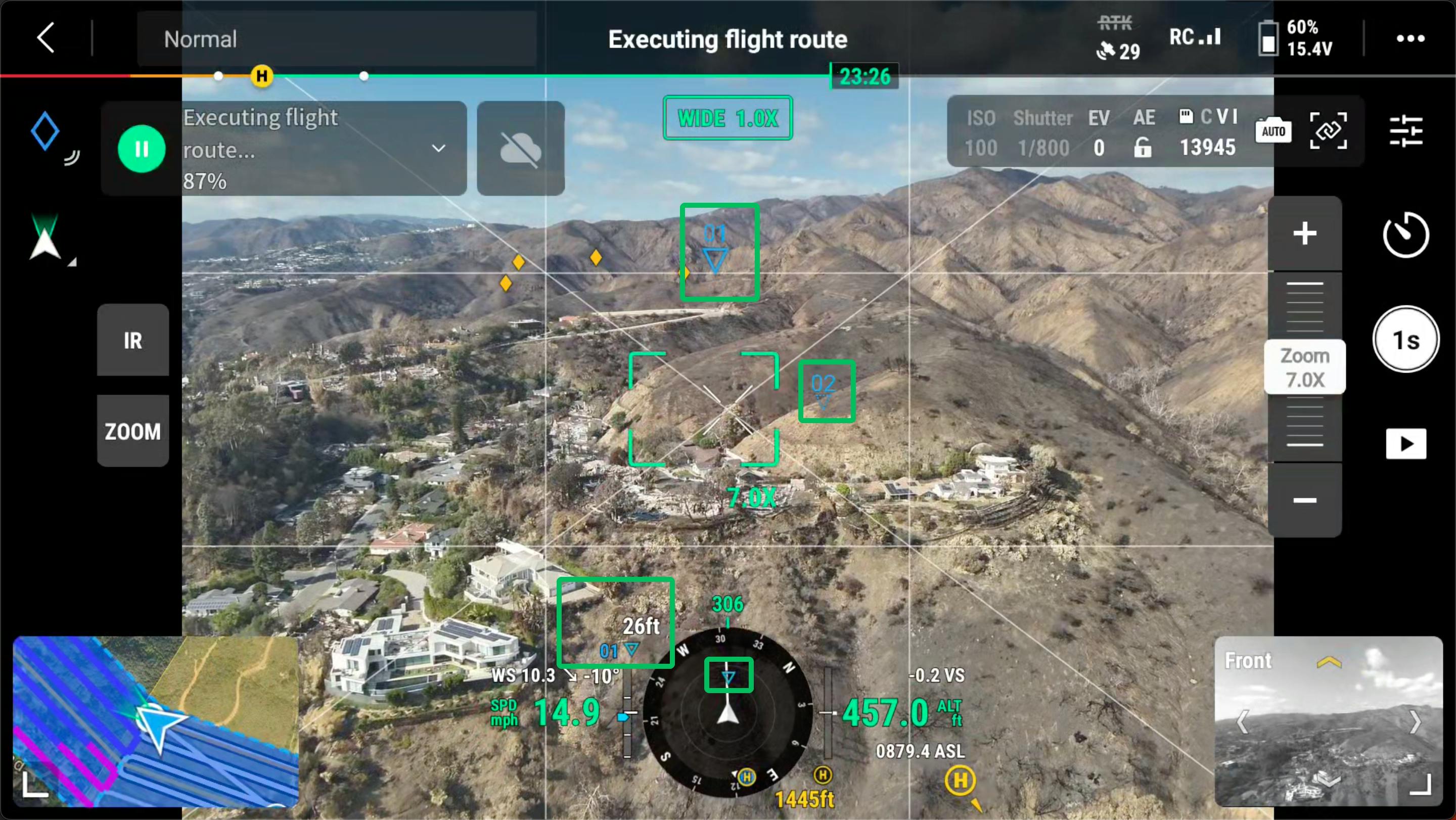The height and width of the screenshot is (820, 1456).
Task: Enlarge the Front FPV camera thumbnail
Action: click(x=1419, y=784)
